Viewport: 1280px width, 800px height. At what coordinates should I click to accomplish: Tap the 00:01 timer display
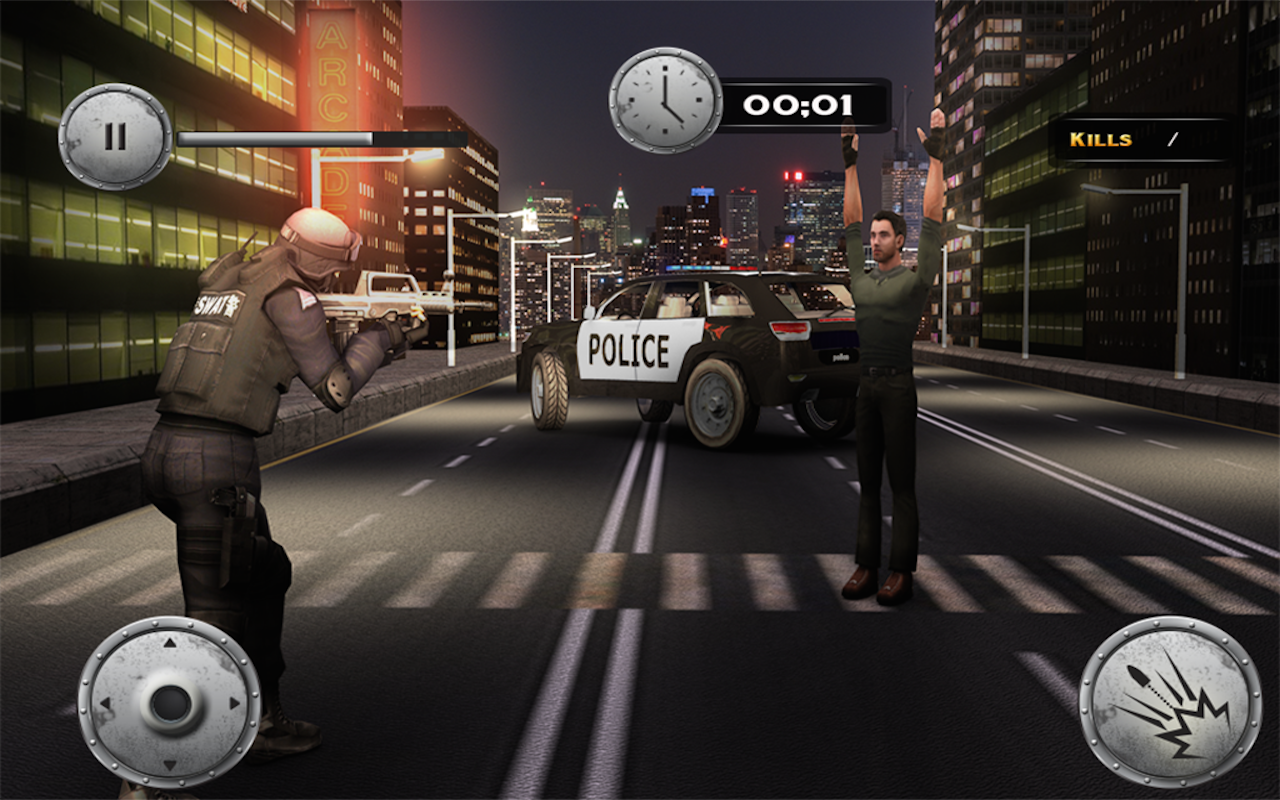pos(805,102)
